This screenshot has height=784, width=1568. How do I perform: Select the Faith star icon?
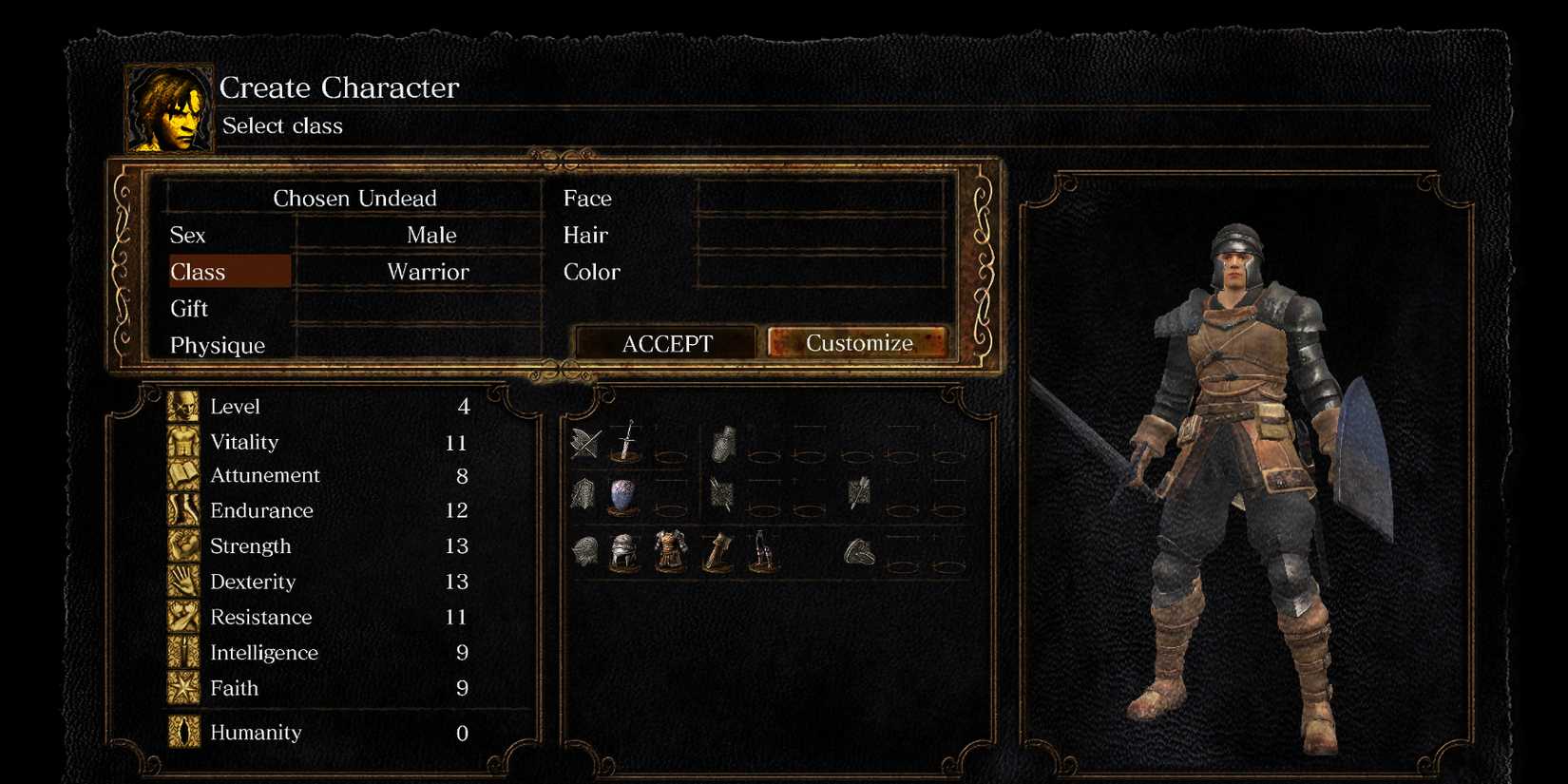(x=183, y=688)
